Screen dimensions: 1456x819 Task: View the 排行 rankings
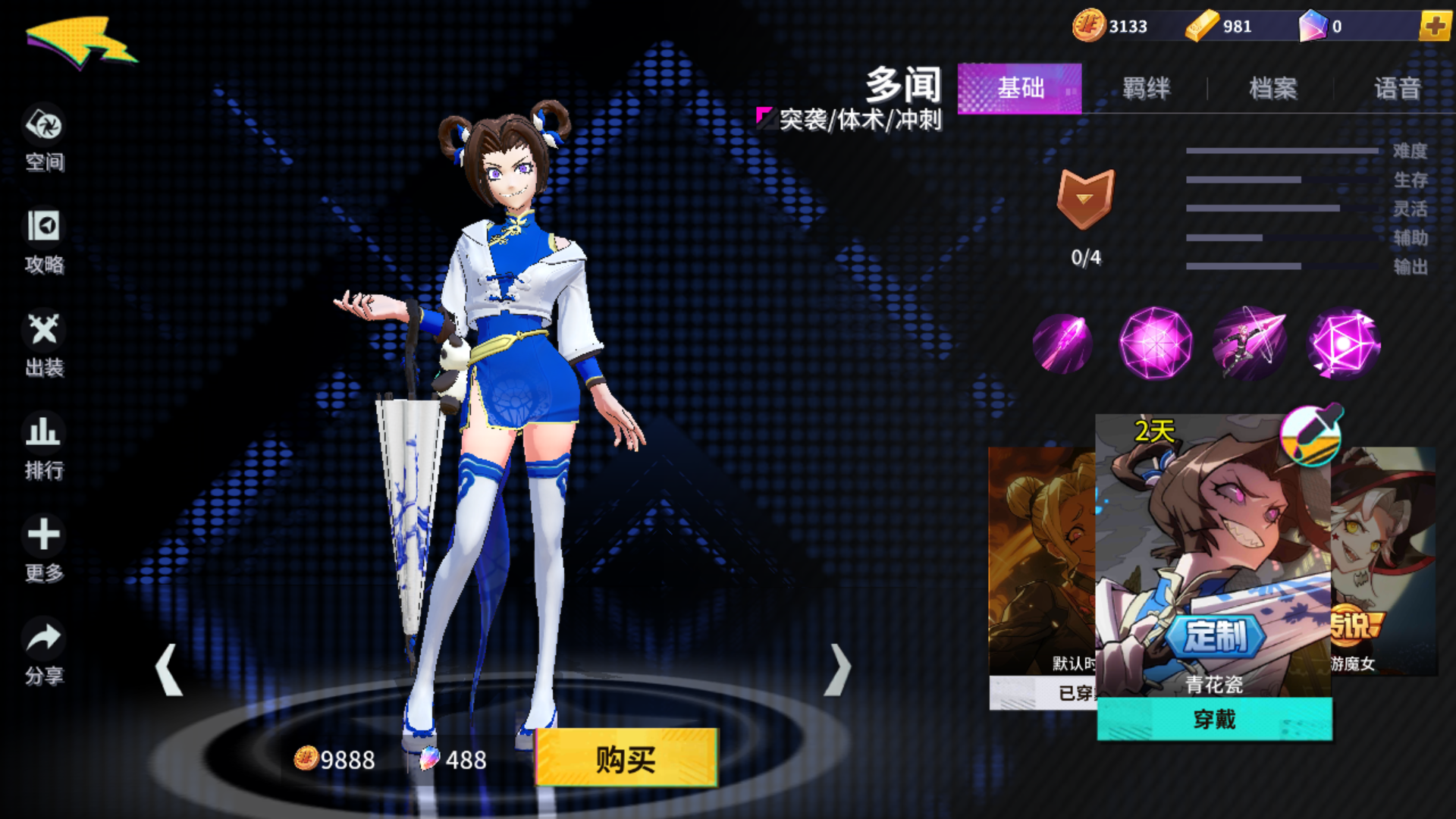pyautogui.click(x=43, y=447)
